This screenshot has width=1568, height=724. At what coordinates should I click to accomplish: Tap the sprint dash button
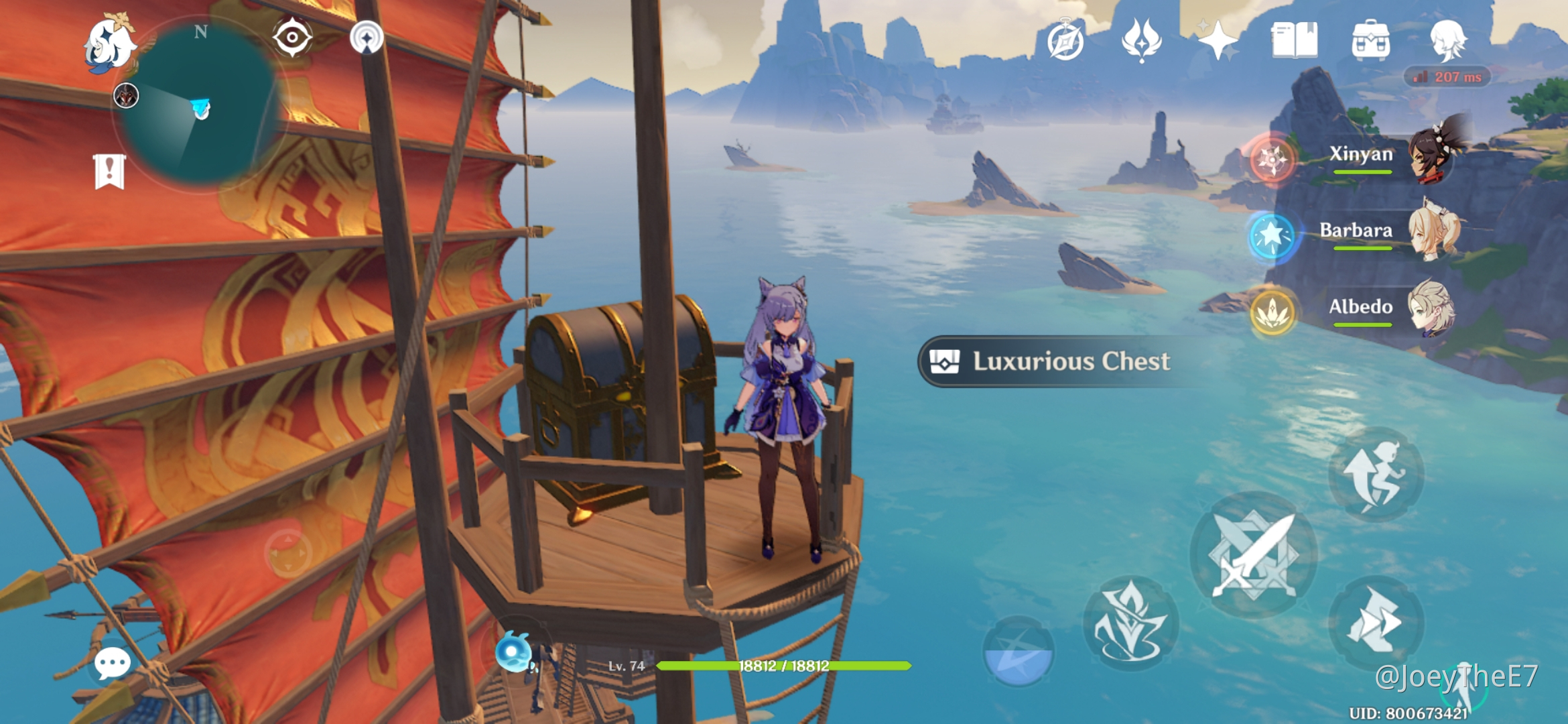tap(1375, 621)
